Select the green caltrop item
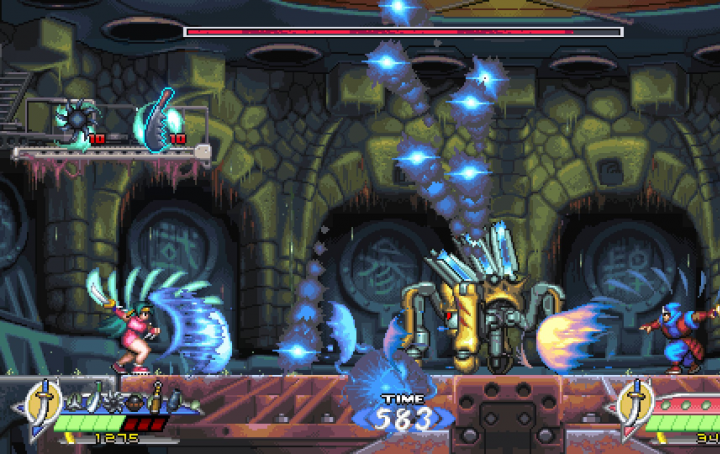This screenshot has height=454, width=720. point(73,402)
